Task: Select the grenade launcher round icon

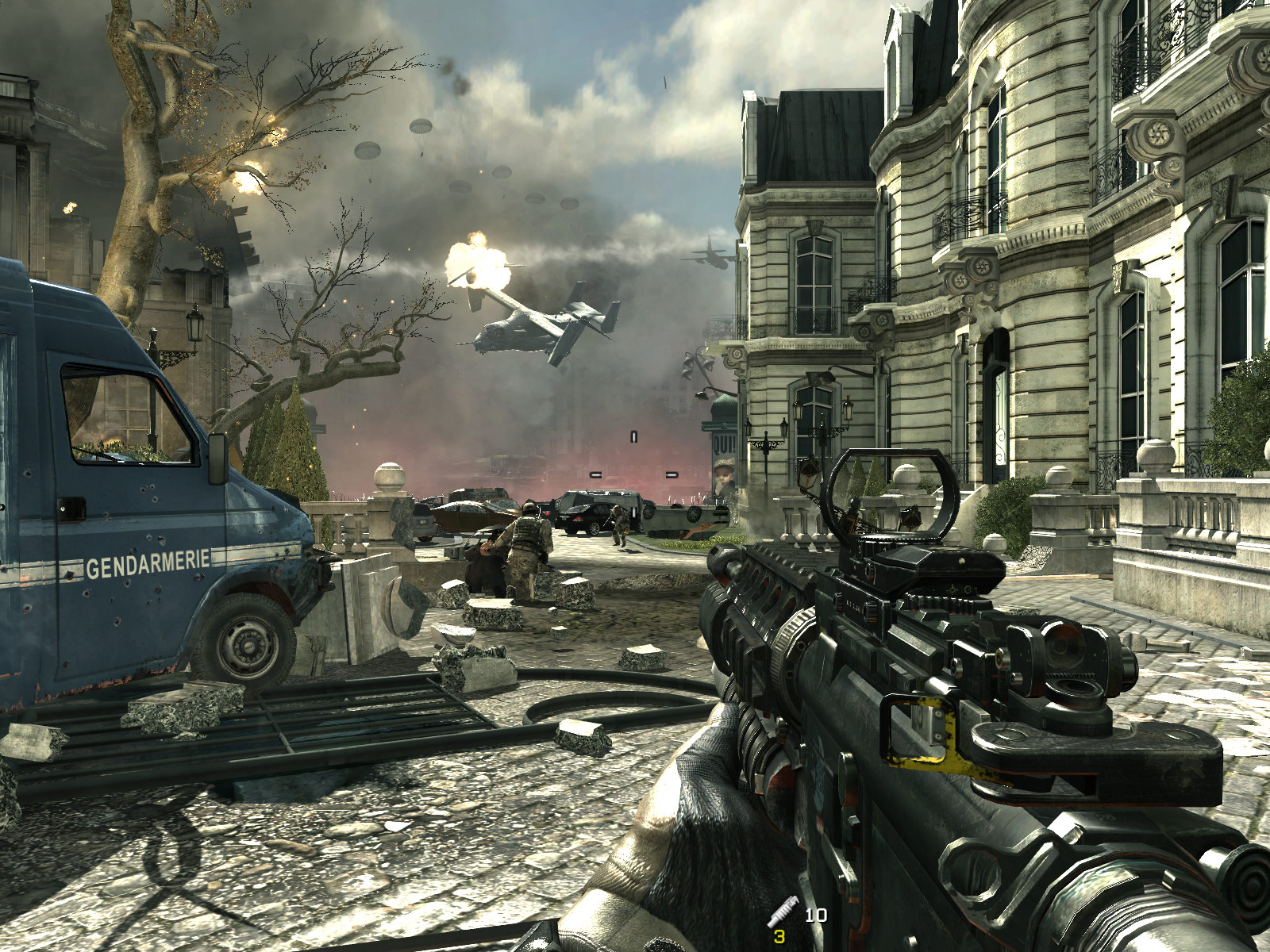Action: pyautogui.click(x=782, y=911)
